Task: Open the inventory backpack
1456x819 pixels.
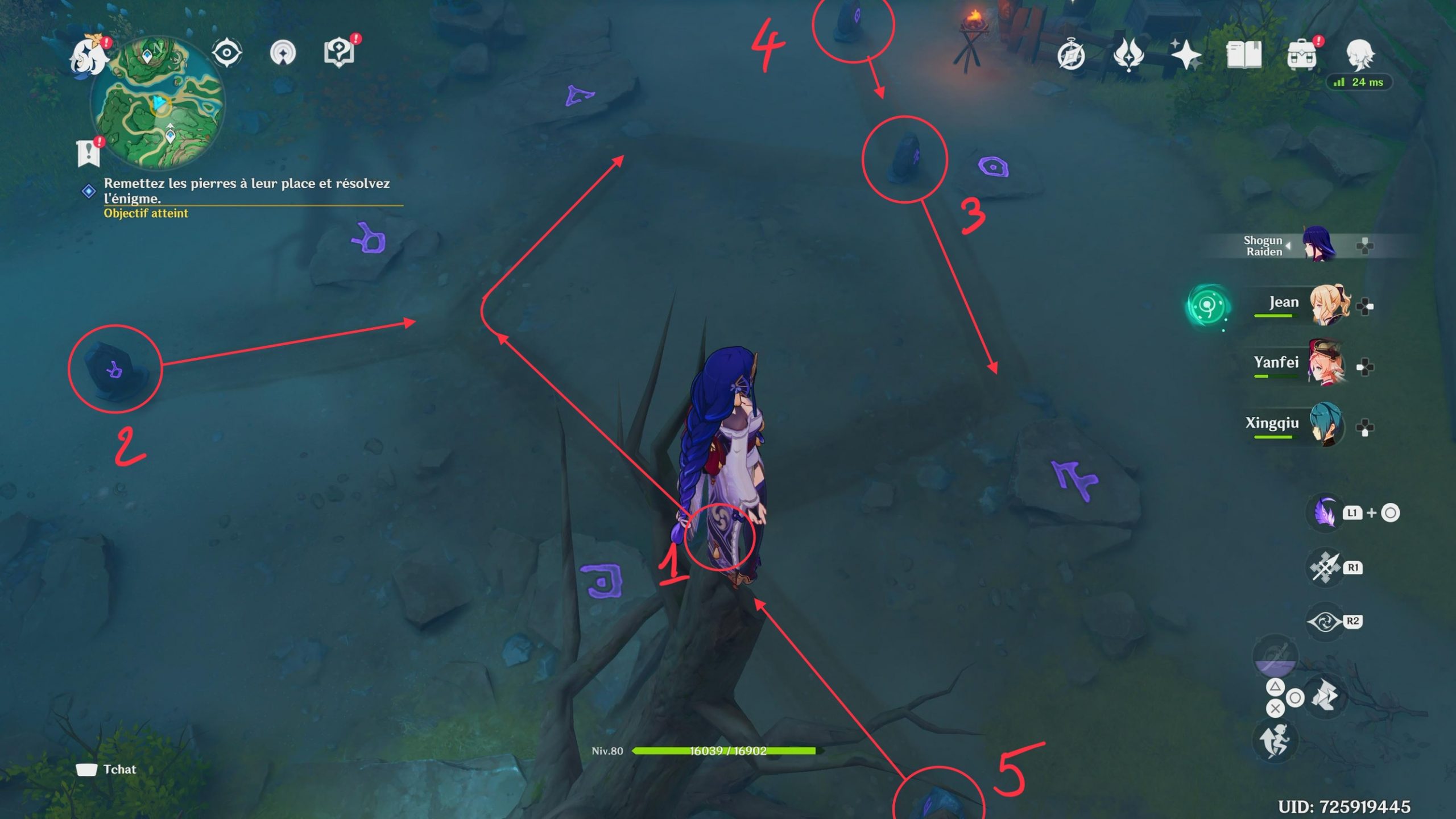Action: point(1301,55)
